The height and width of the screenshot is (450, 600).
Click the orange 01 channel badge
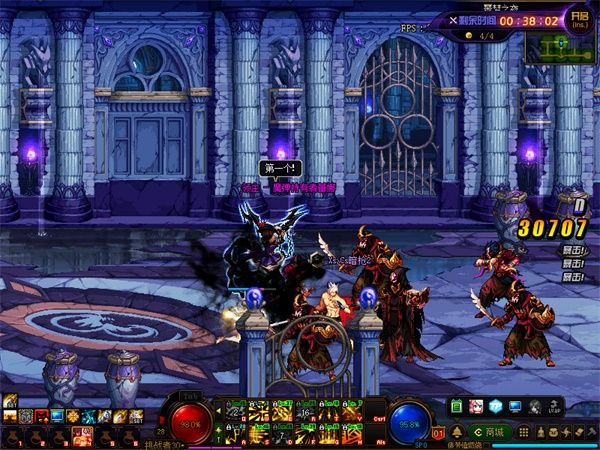coord(438,433)
